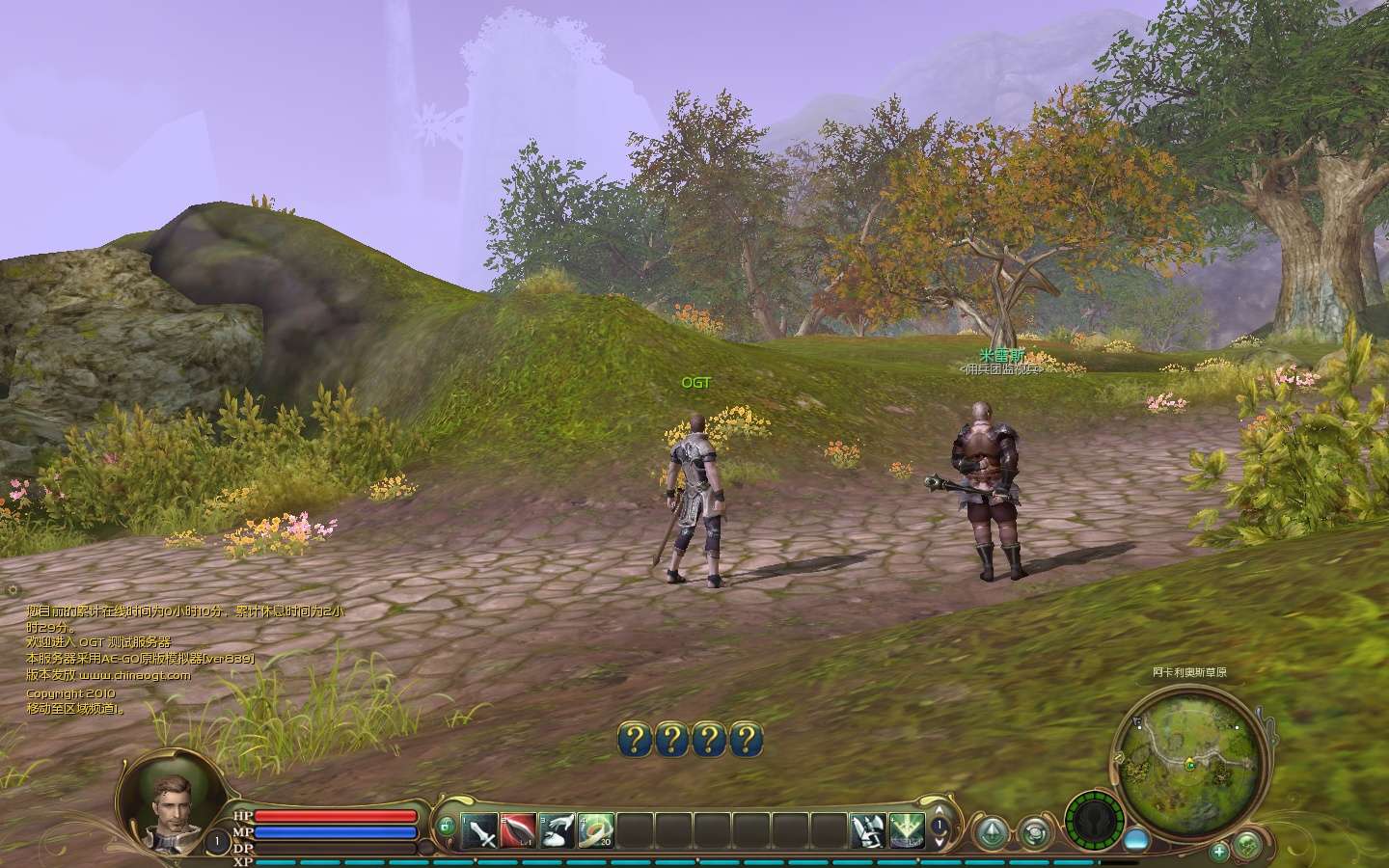Open the last yellow question mark notification
This screenshot has height=868, width=1389.
tap(745, 740)
